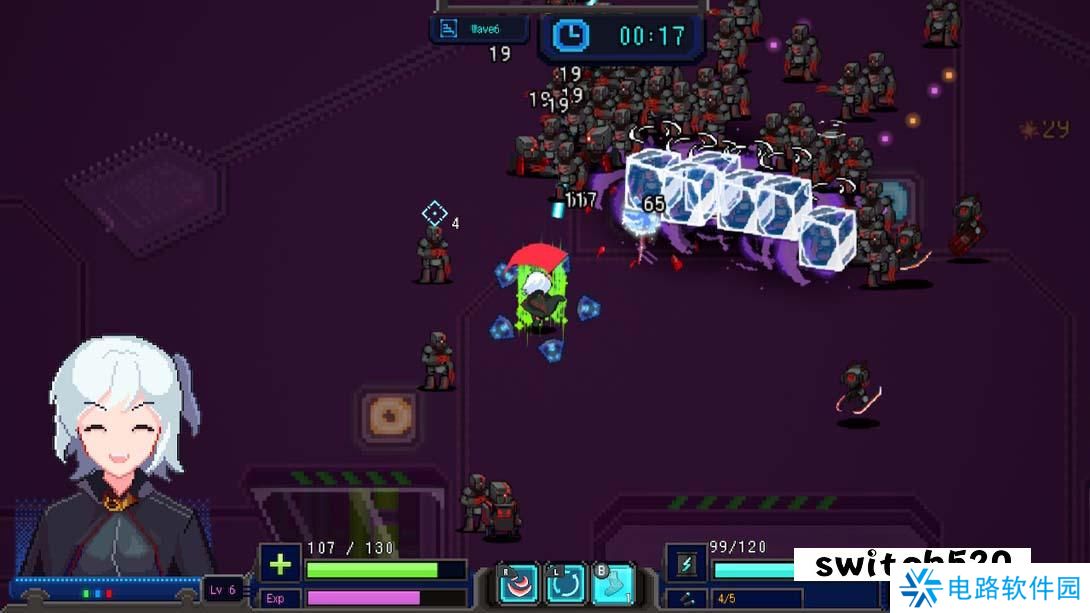1090x613 pixels.
Task: Select the lightning bolt energy icon
Action: pyautogui.click(x=686, y=564)
